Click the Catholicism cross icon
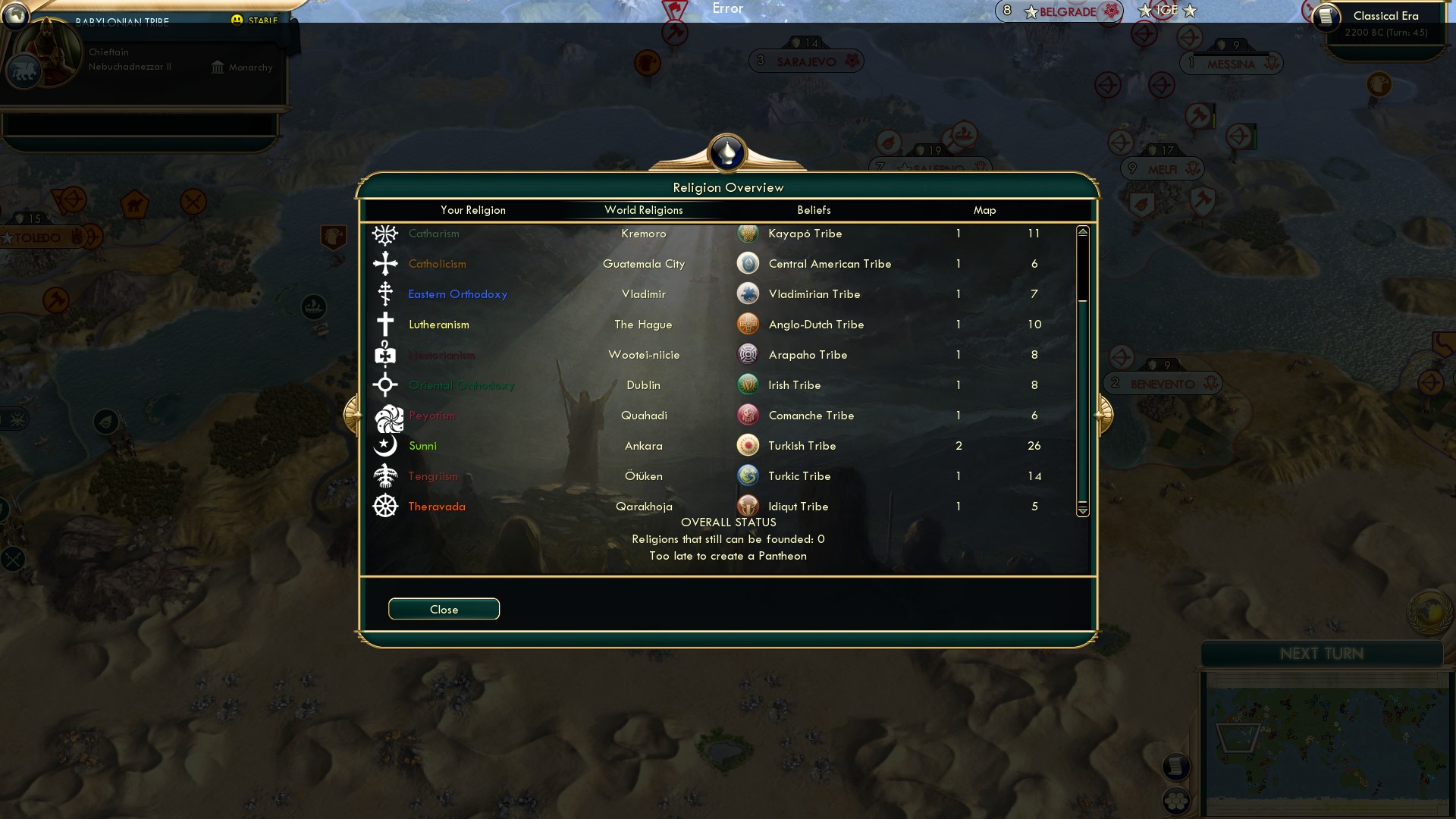Screen dimensions: 1456x819 click(x=385, y=263)
